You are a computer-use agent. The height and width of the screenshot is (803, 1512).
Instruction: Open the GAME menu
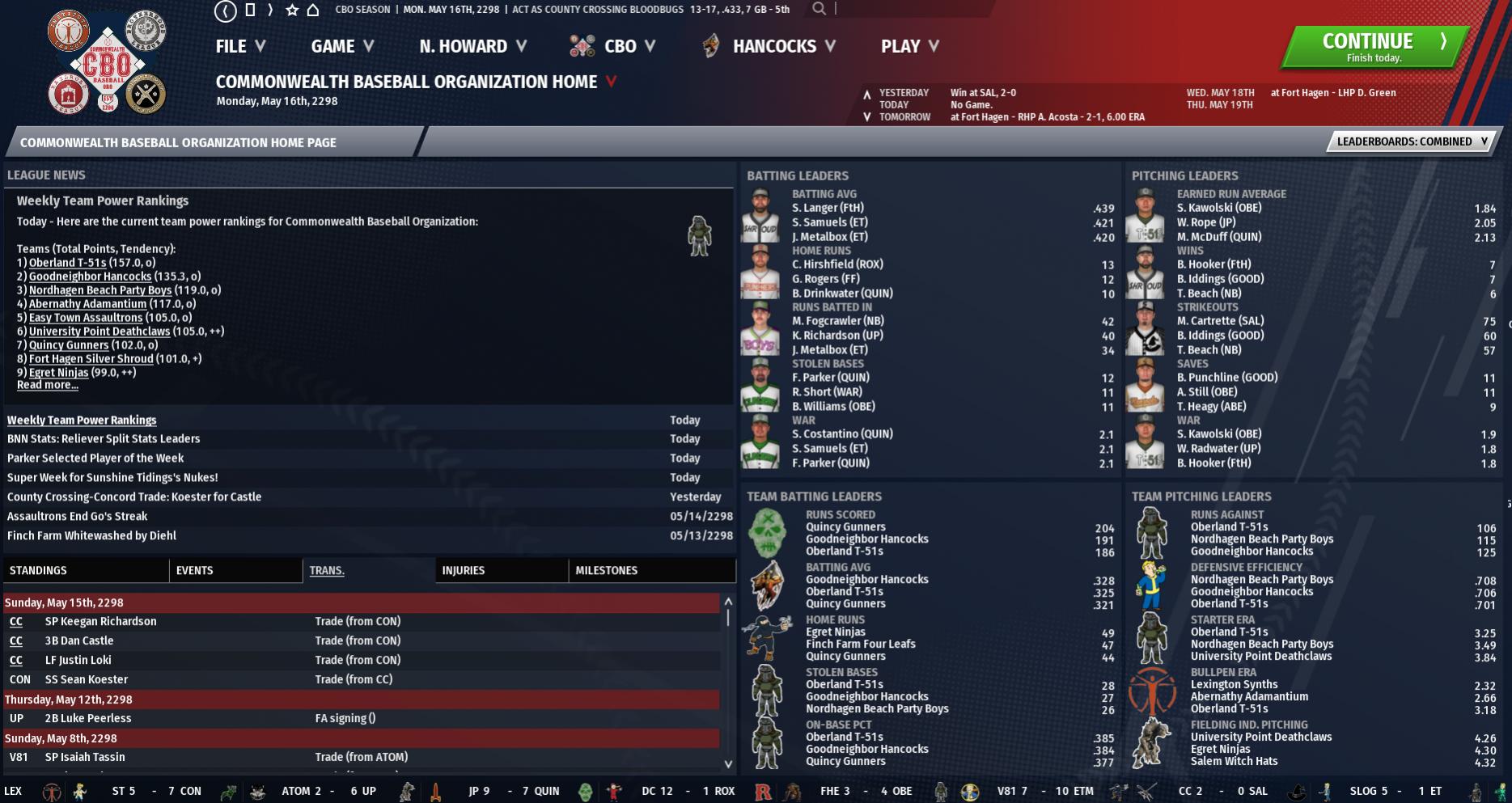coord(341,47)
